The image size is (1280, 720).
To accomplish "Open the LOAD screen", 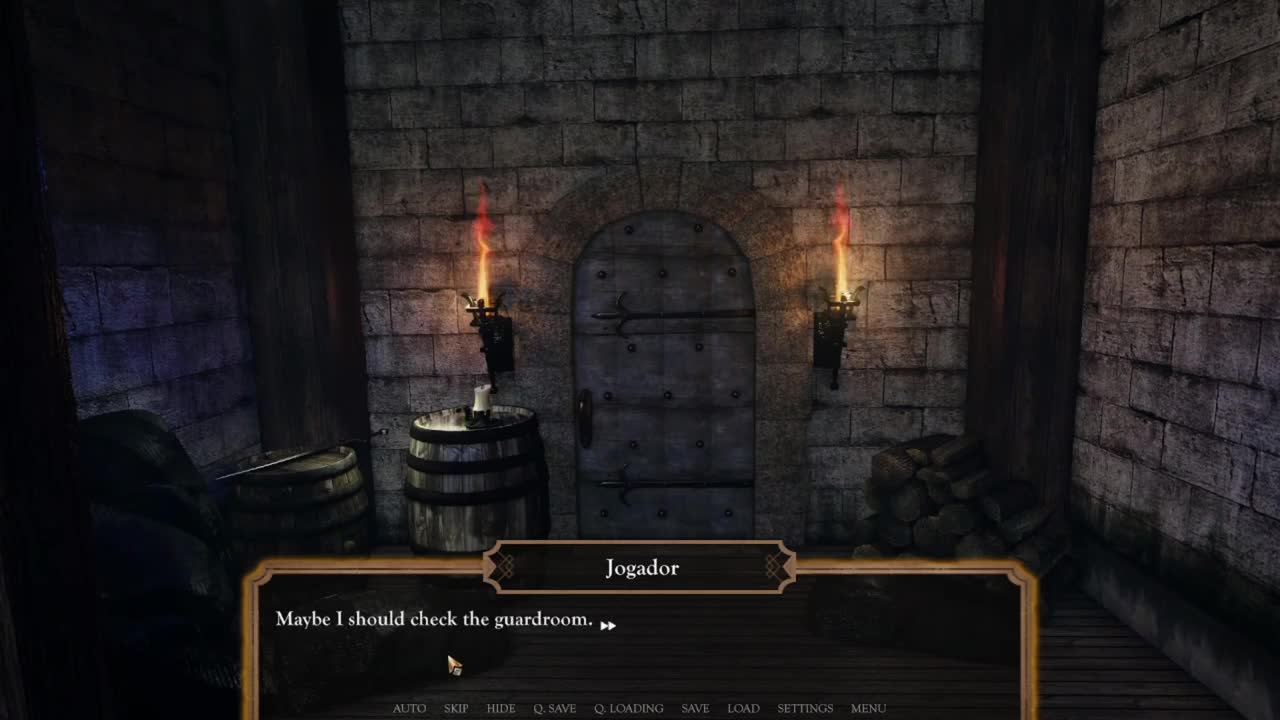I will (x=743, y=708).
